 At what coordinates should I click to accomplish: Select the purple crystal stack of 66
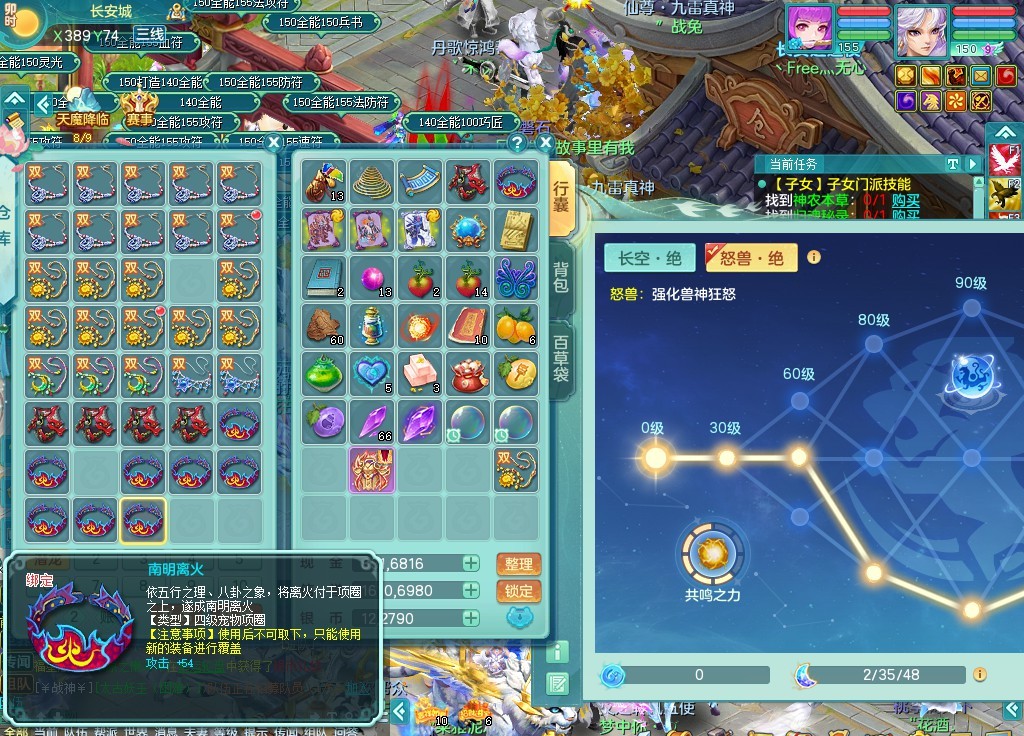click(372, 421)
